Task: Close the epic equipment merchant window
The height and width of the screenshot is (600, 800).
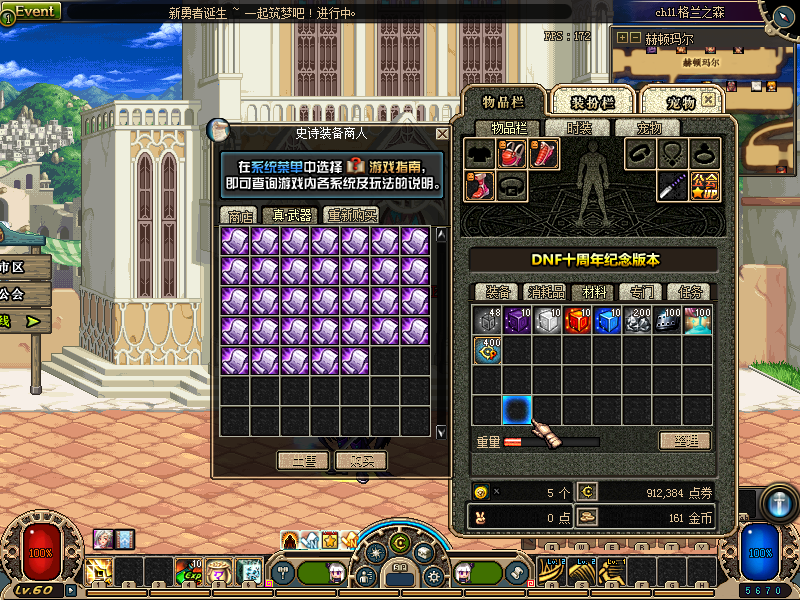Action: (442, 133)
